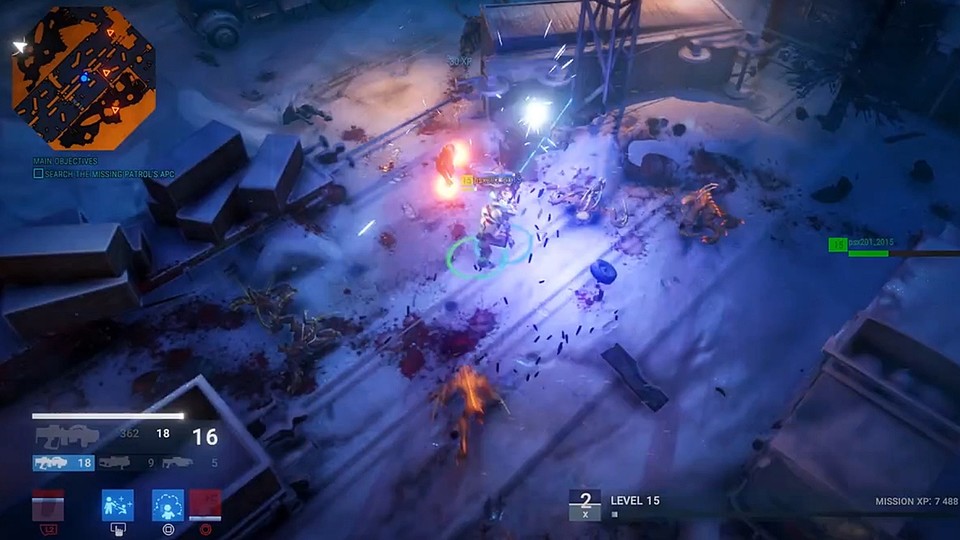Activate the blue squad heal ability icon
Screen dimensions: 960x540
pos(117,505)
